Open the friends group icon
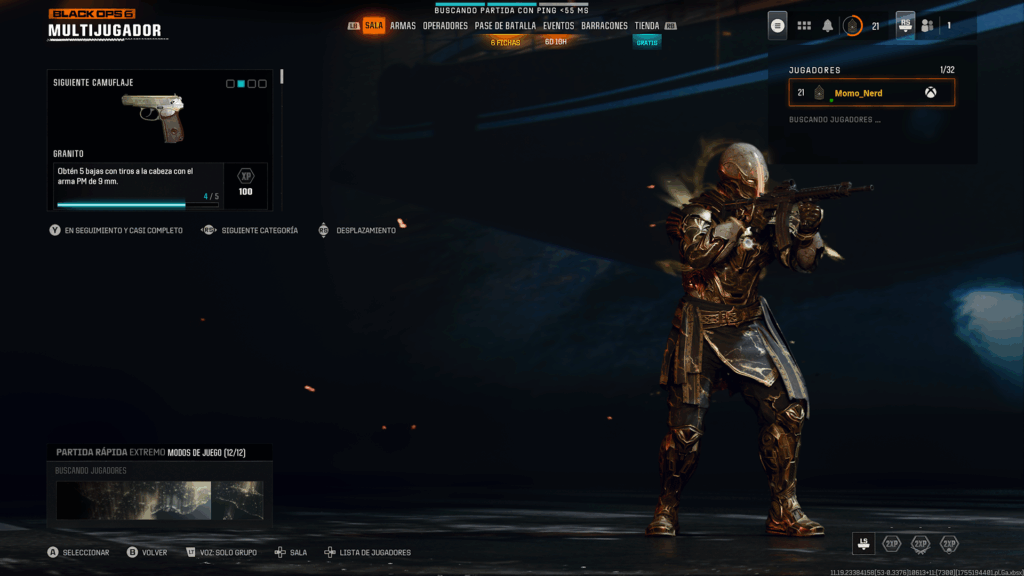1024x576 pixels. [x=928, y=26]
